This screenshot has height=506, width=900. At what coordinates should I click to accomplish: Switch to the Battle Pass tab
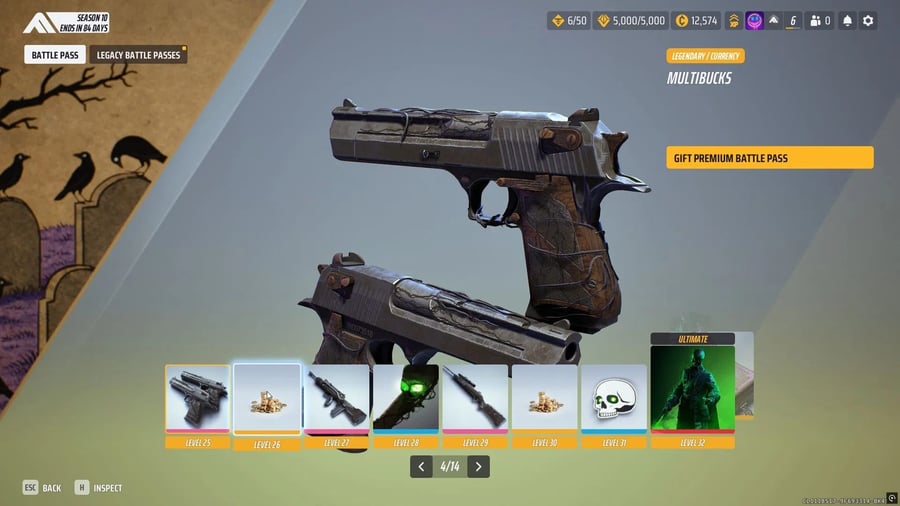pyautogui.click(x=55, y=55)
